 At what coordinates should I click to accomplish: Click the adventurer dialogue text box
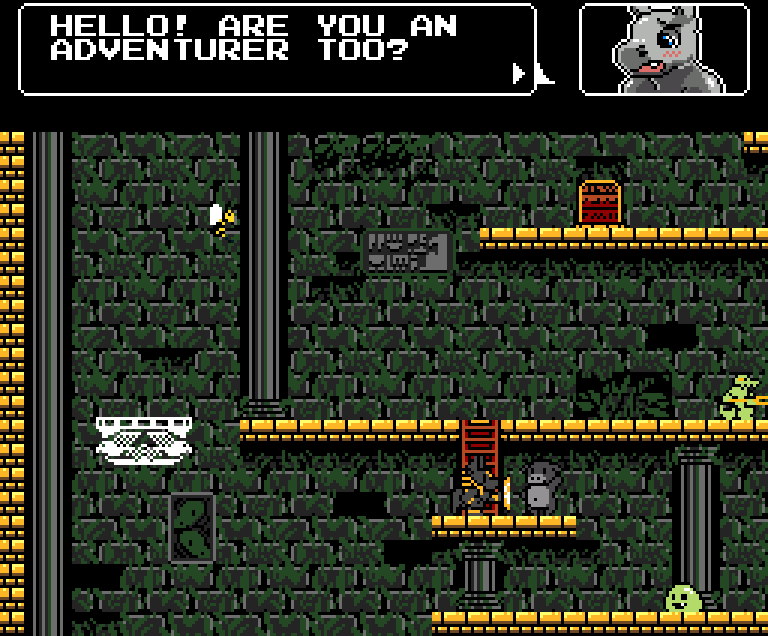pos(277,49)
